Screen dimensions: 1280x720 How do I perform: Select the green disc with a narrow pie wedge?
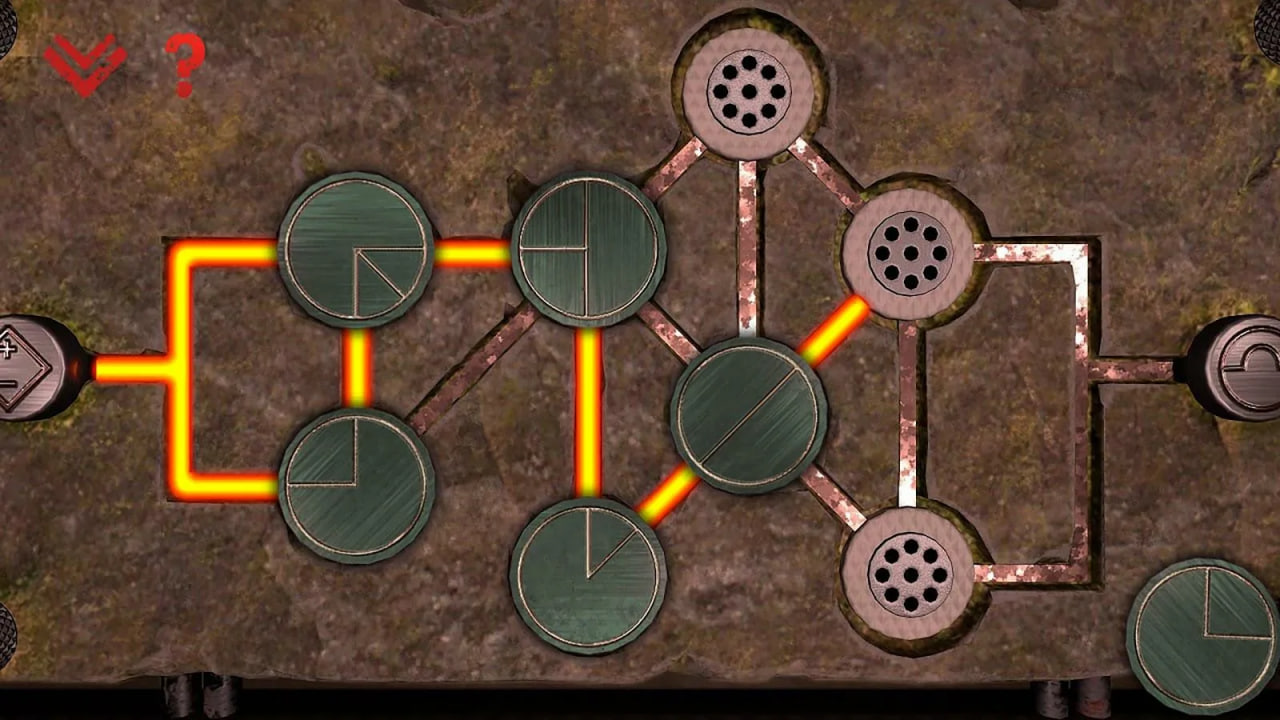coord(588,576)
